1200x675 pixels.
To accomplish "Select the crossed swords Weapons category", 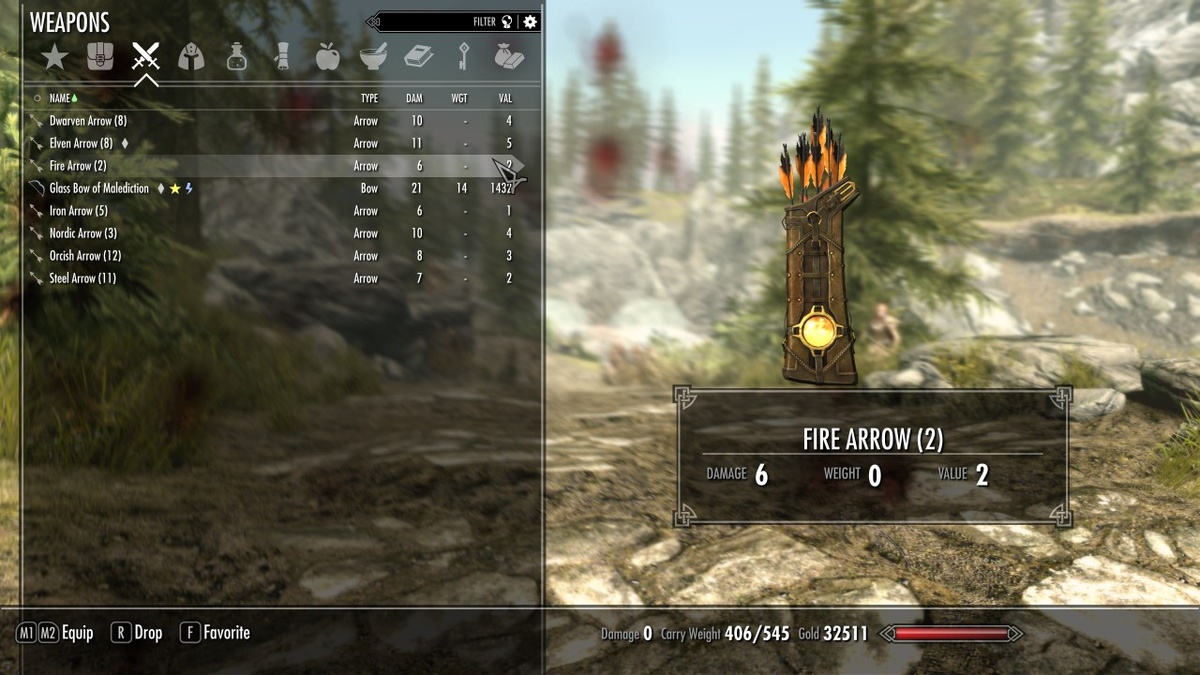I will [x=146, y=57].
